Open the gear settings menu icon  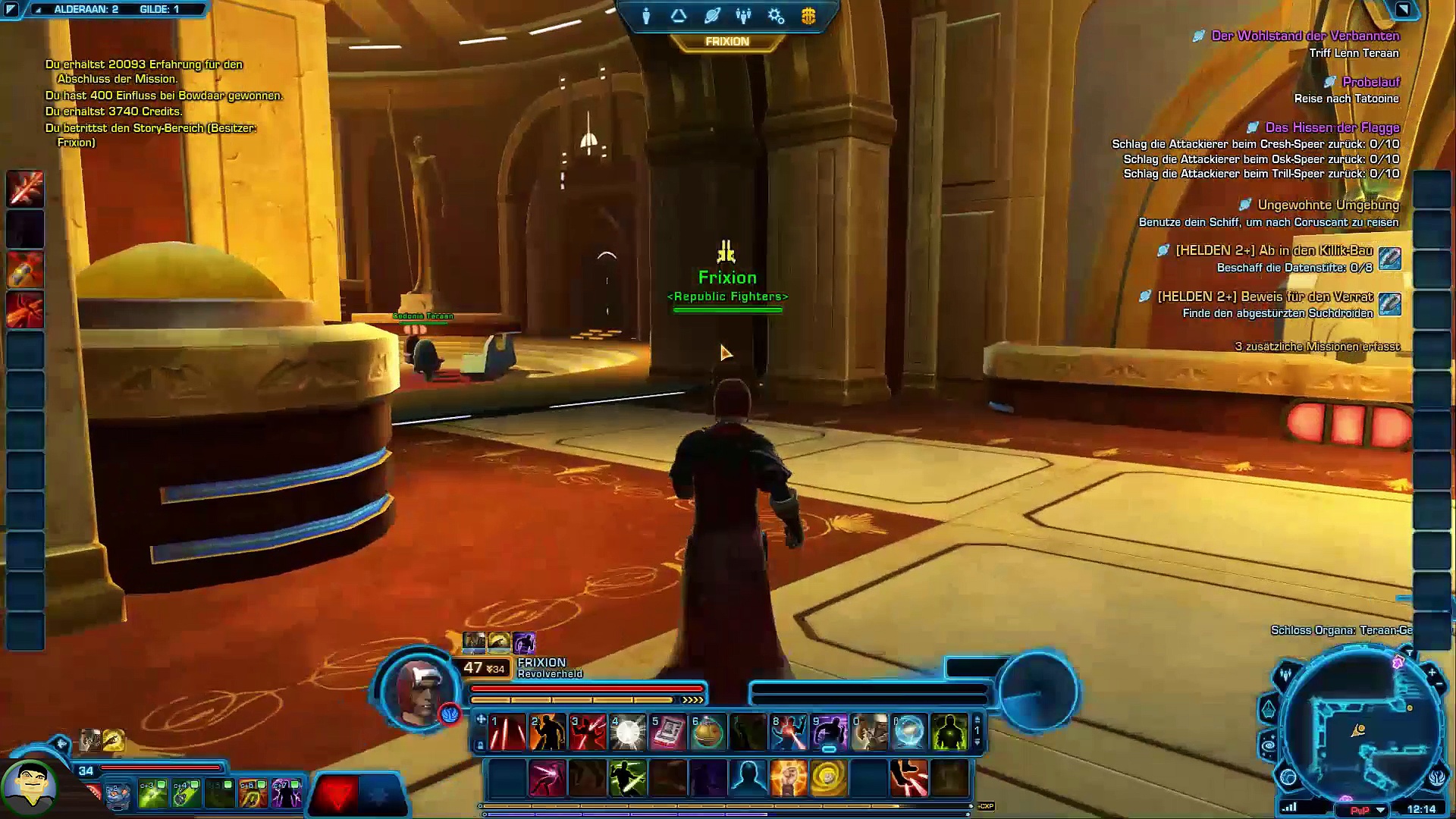tap(776, 16)
